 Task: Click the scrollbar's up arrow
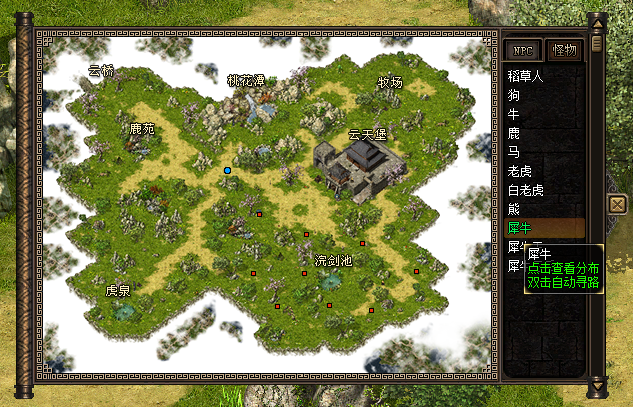tap(597, 22)
